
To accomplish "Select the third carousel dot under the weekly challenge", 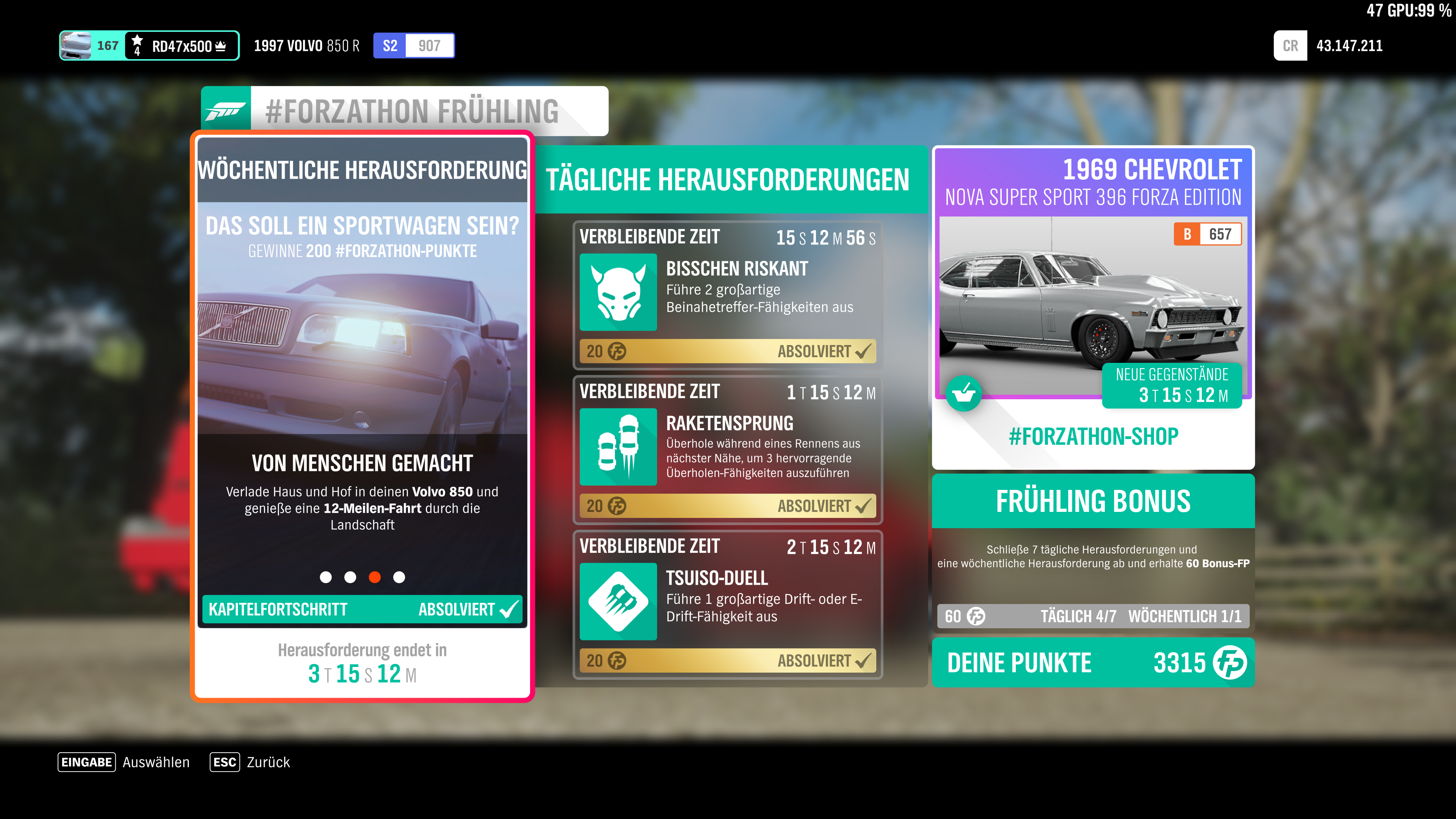I will click(375, 577).
